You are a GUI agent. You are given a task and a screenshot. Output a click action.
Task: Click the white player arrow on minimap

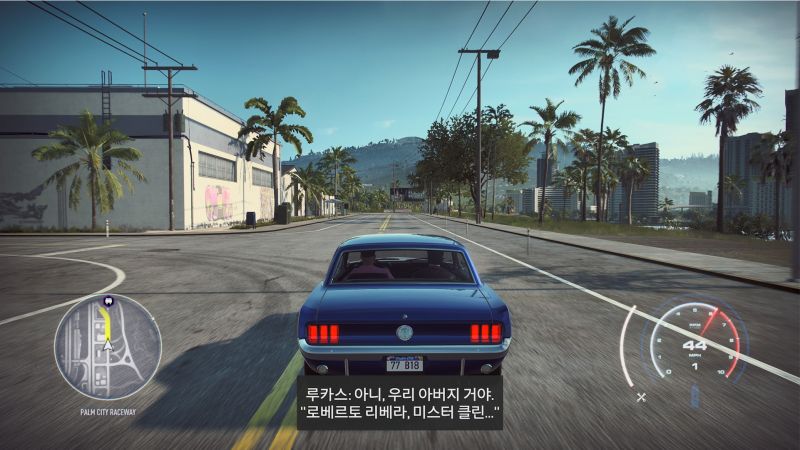[107, 346]
